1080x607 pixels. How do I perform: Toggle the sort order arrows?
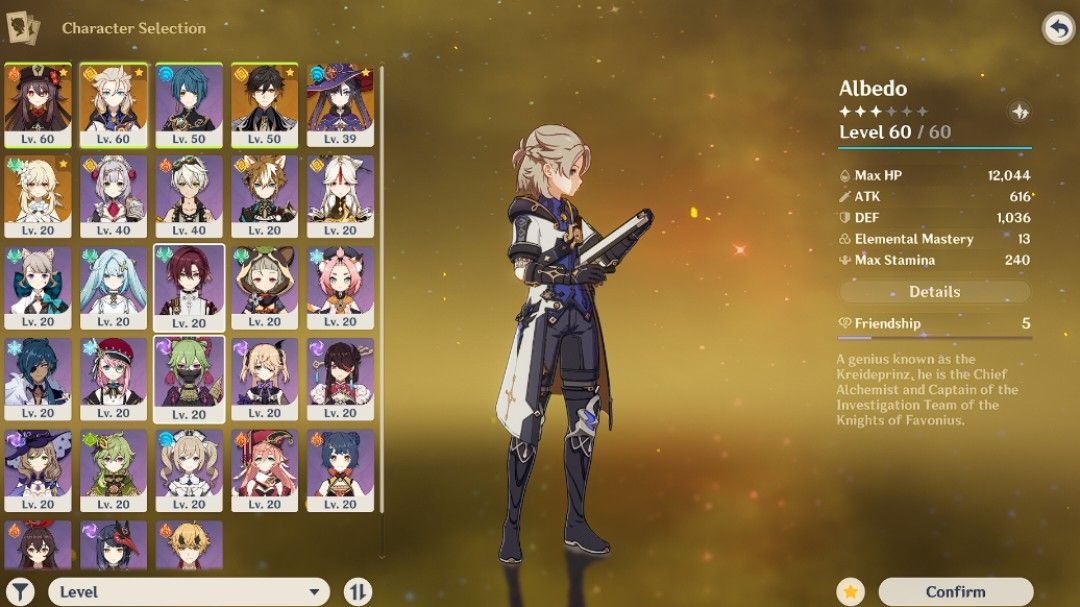pos(357,591)
